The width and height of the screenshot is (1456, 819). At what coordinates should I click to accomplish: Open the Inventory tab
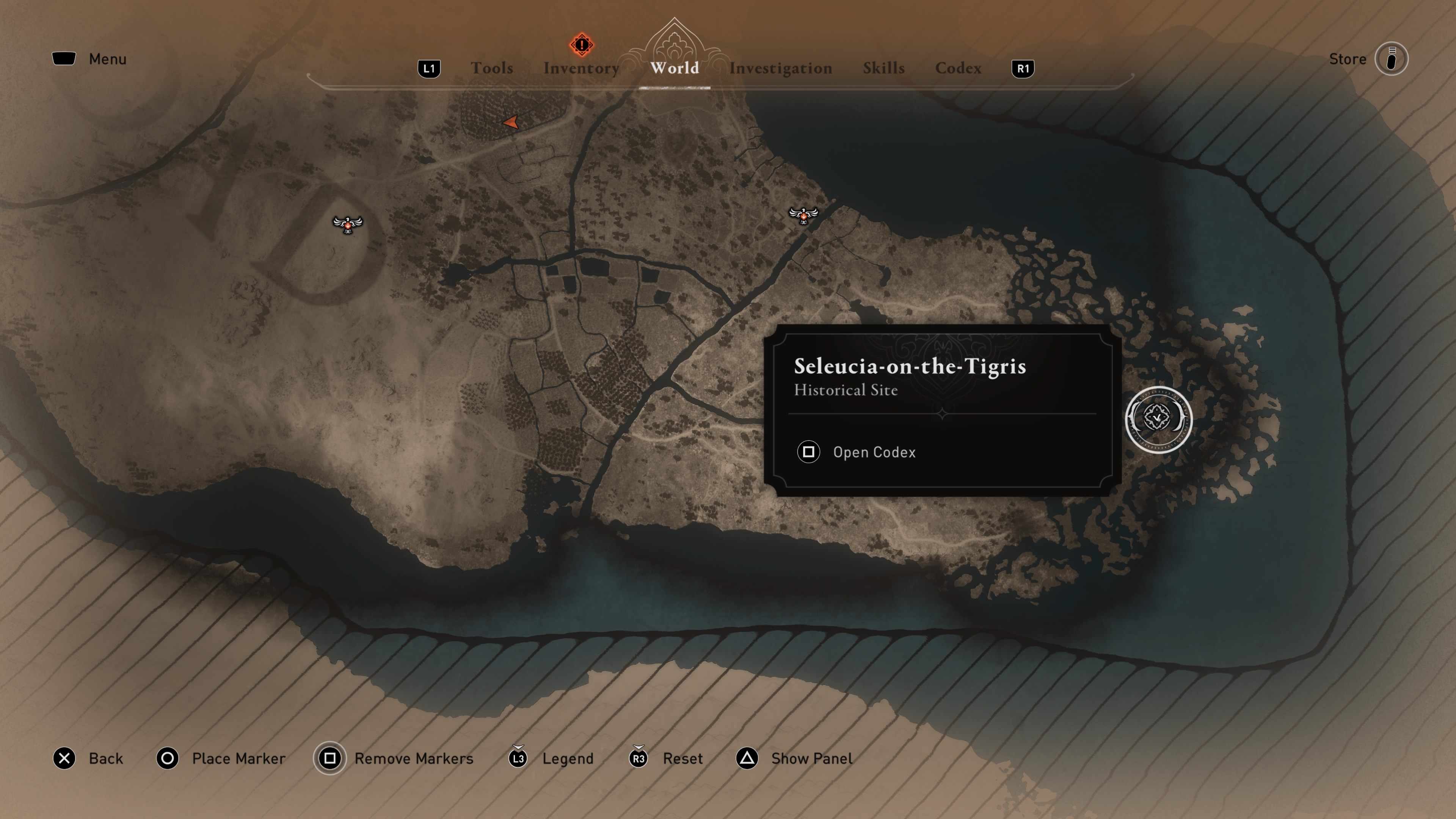pos(581,68)
